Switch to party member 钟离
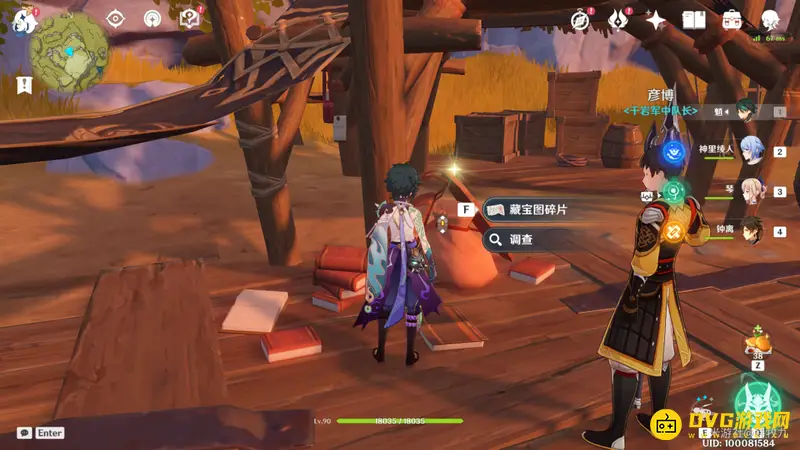The width and height of the screenshot is (800, 450). [x=751, y=231]
